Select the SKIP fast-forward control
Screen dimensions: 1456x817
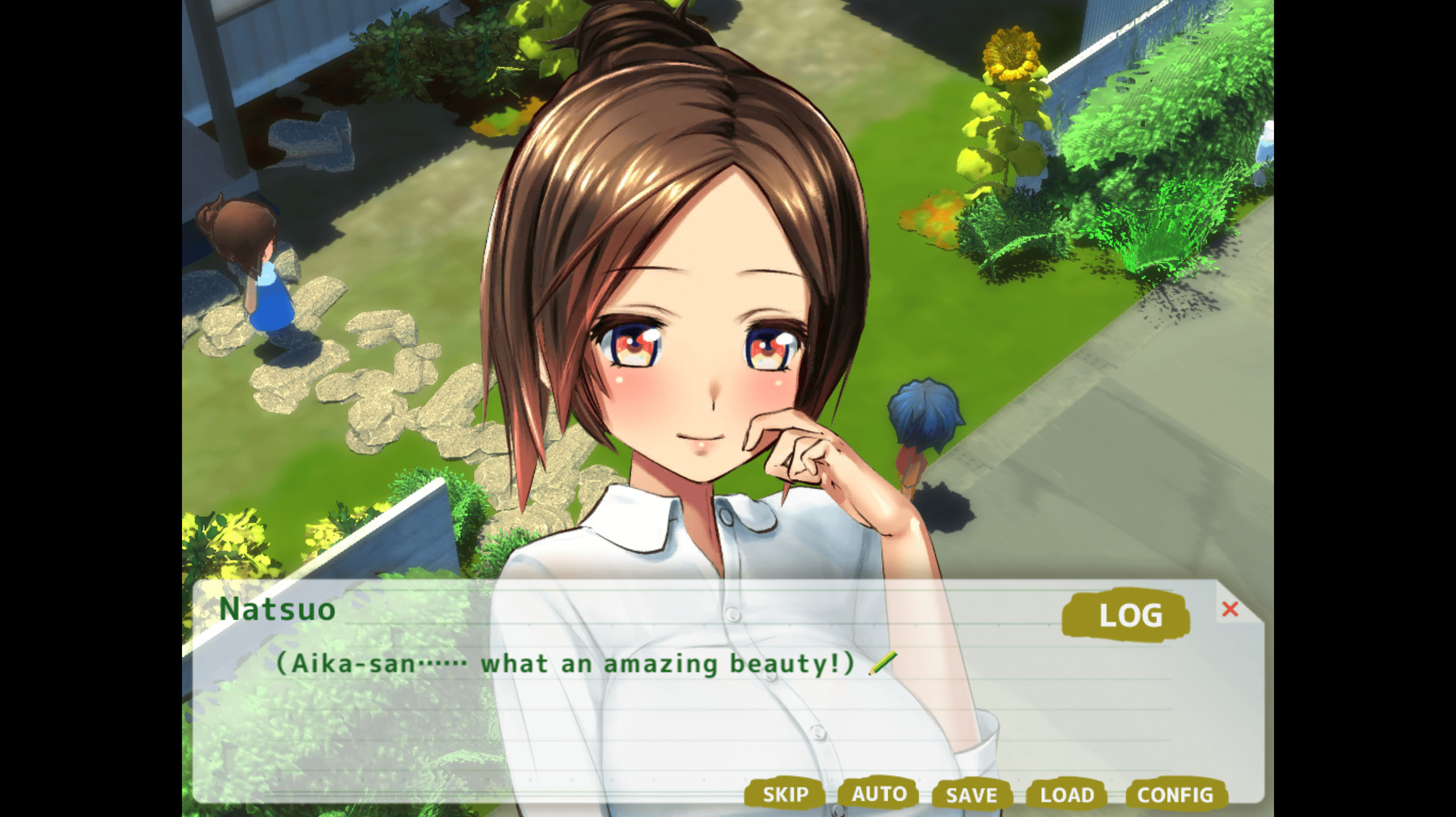(x=785, y=795)
